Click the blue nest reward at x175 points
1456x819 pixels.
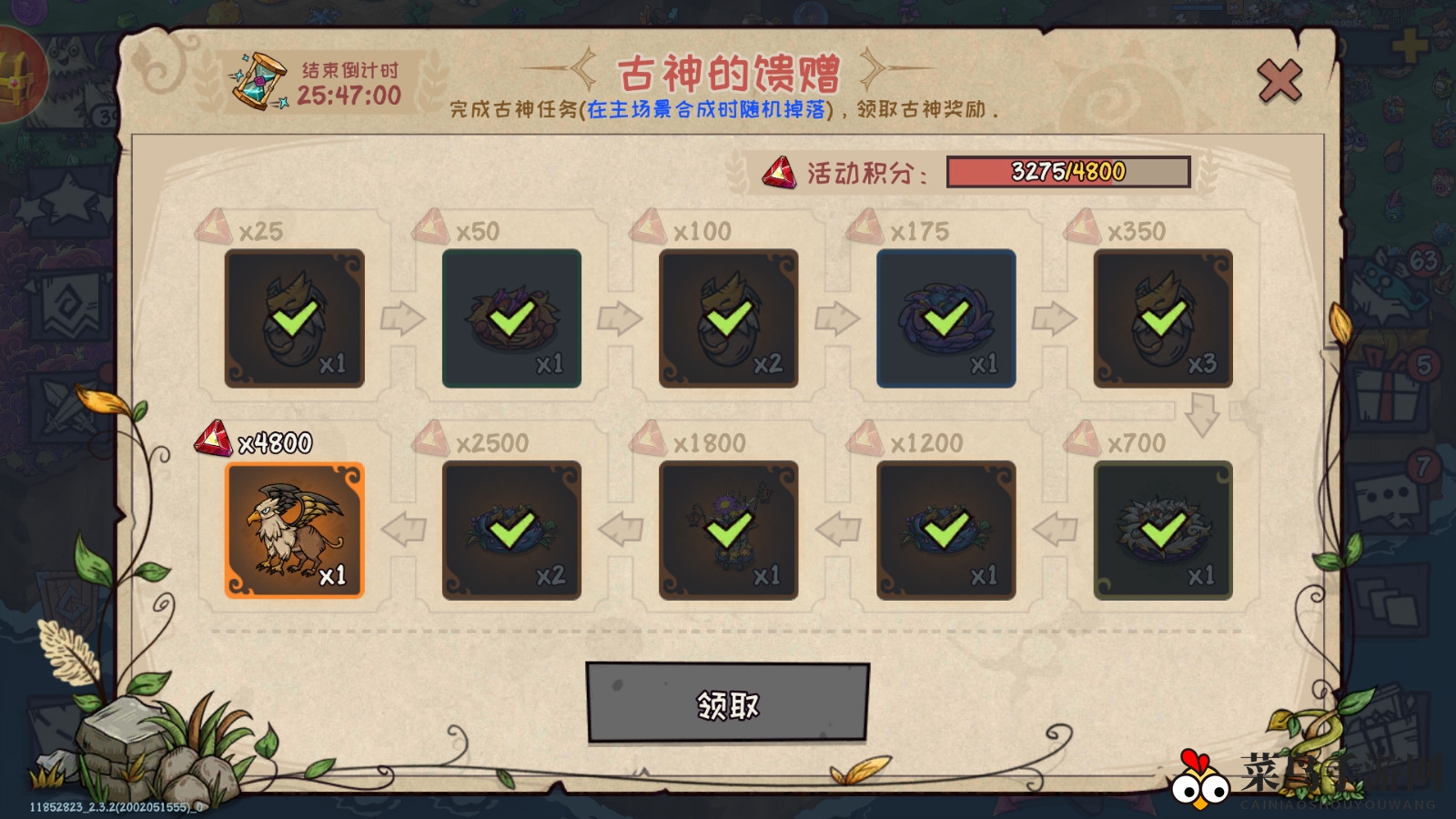[x=946, y=319]
